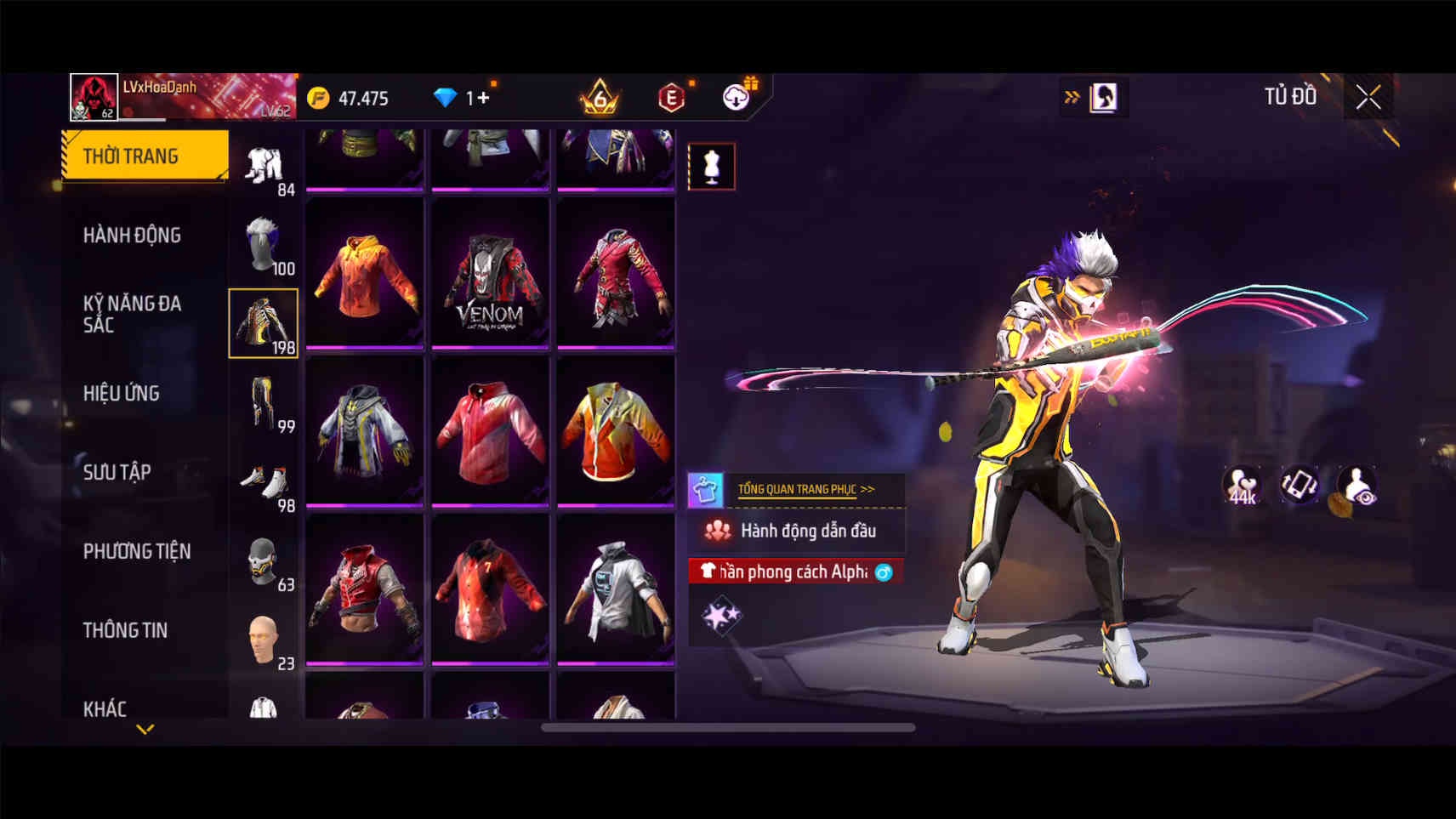This screenshot has width=1456, height=819.
Task: Add diamonds with the plus button
Action: 483,98
